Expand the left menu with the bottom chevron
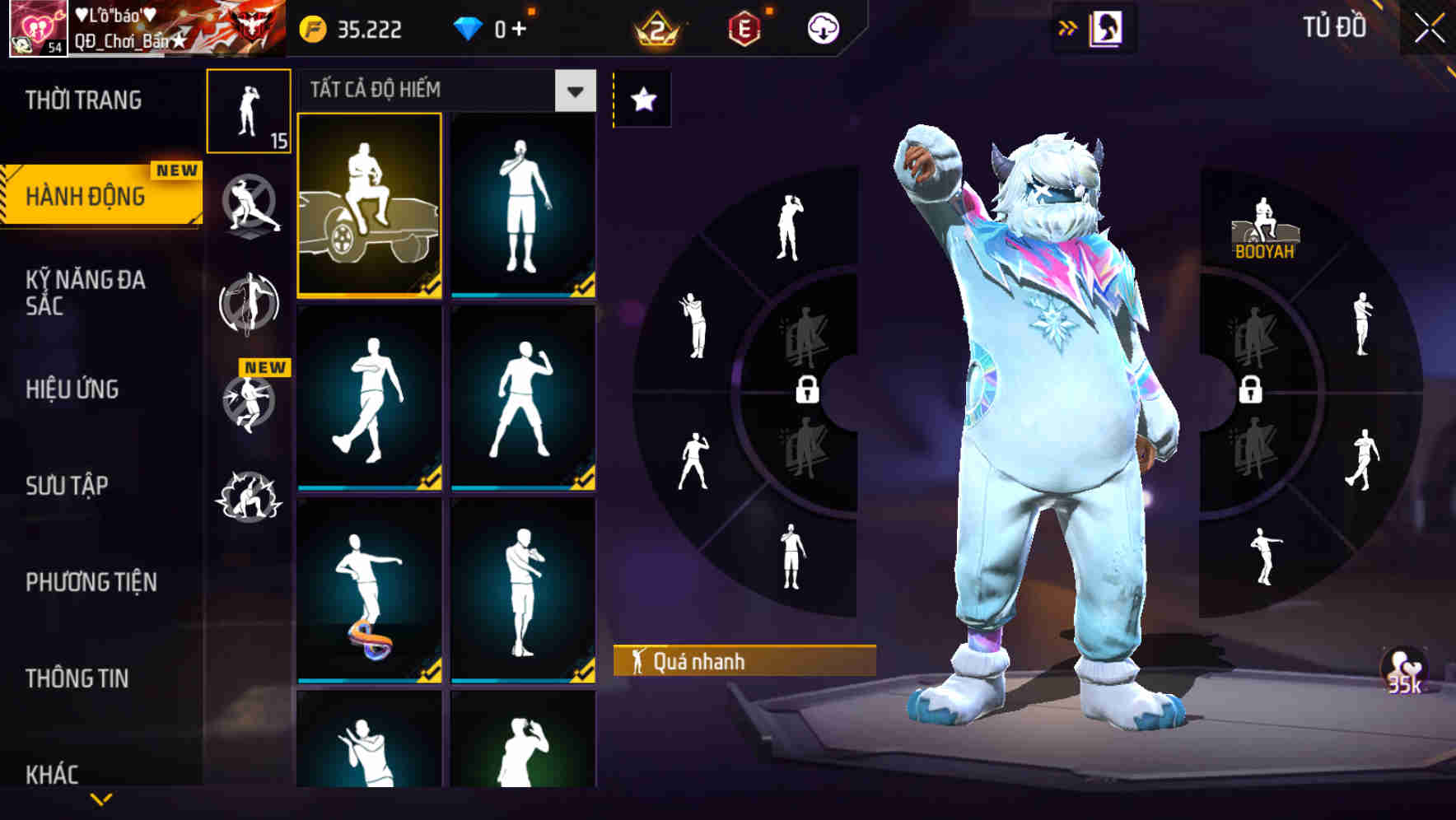The height and width of the screenshot is (820, 1456). (x=101, y=800)
